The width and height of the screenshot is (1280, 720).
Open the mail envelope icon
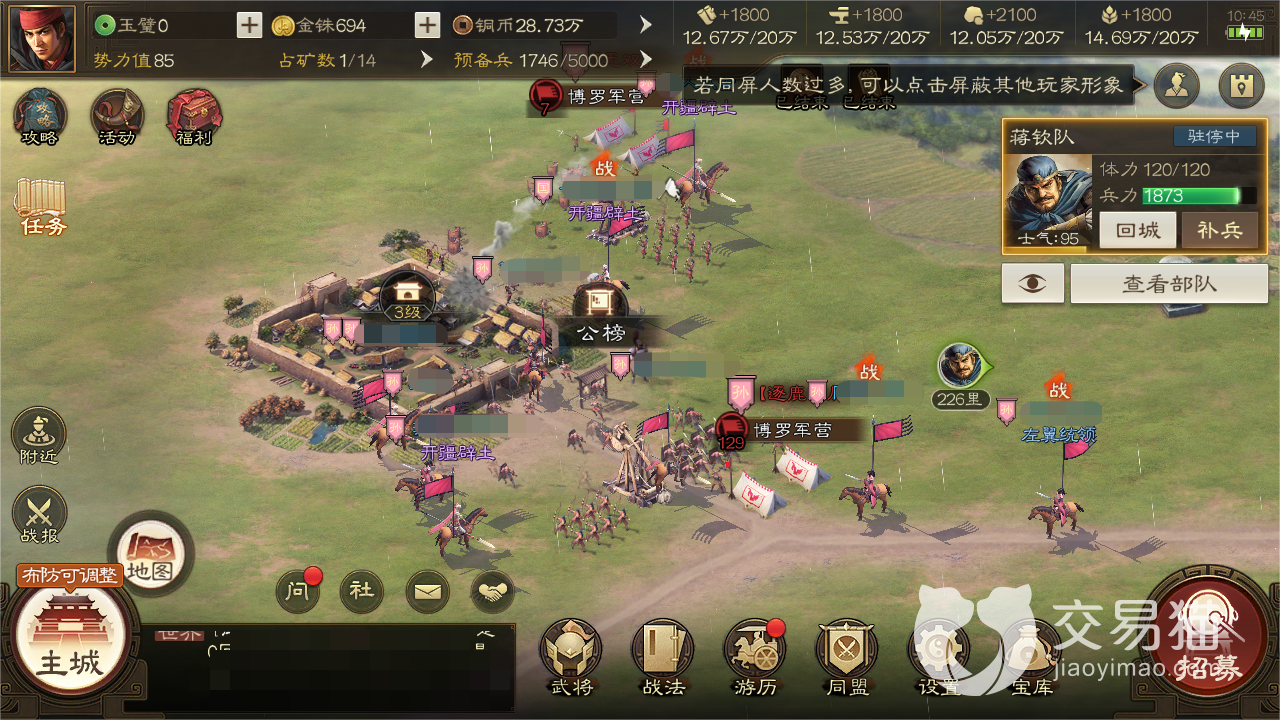click(427, 592)
